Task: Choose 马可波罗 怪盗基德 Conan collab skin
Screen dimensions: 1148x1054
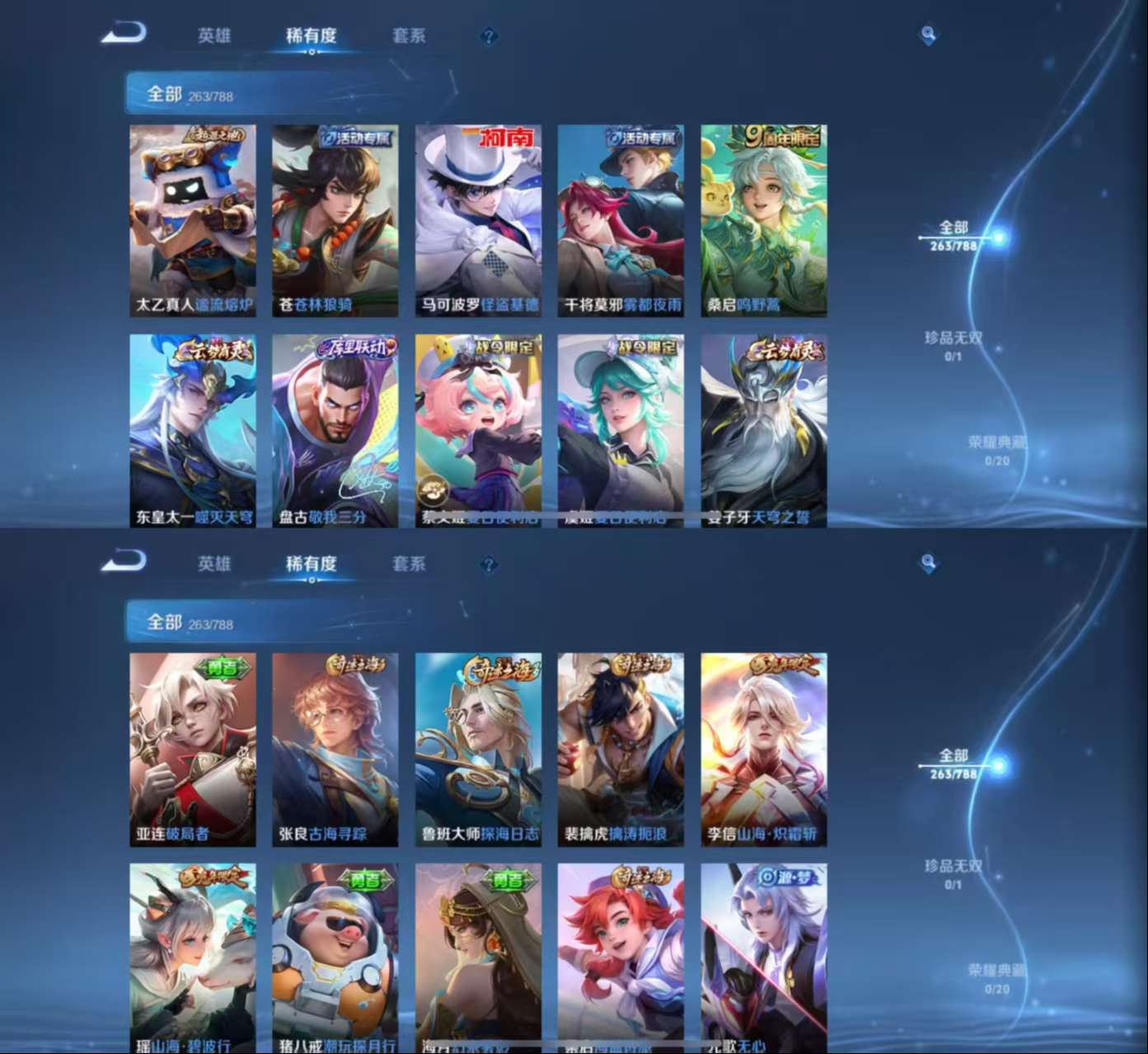Action: (478, 220)
